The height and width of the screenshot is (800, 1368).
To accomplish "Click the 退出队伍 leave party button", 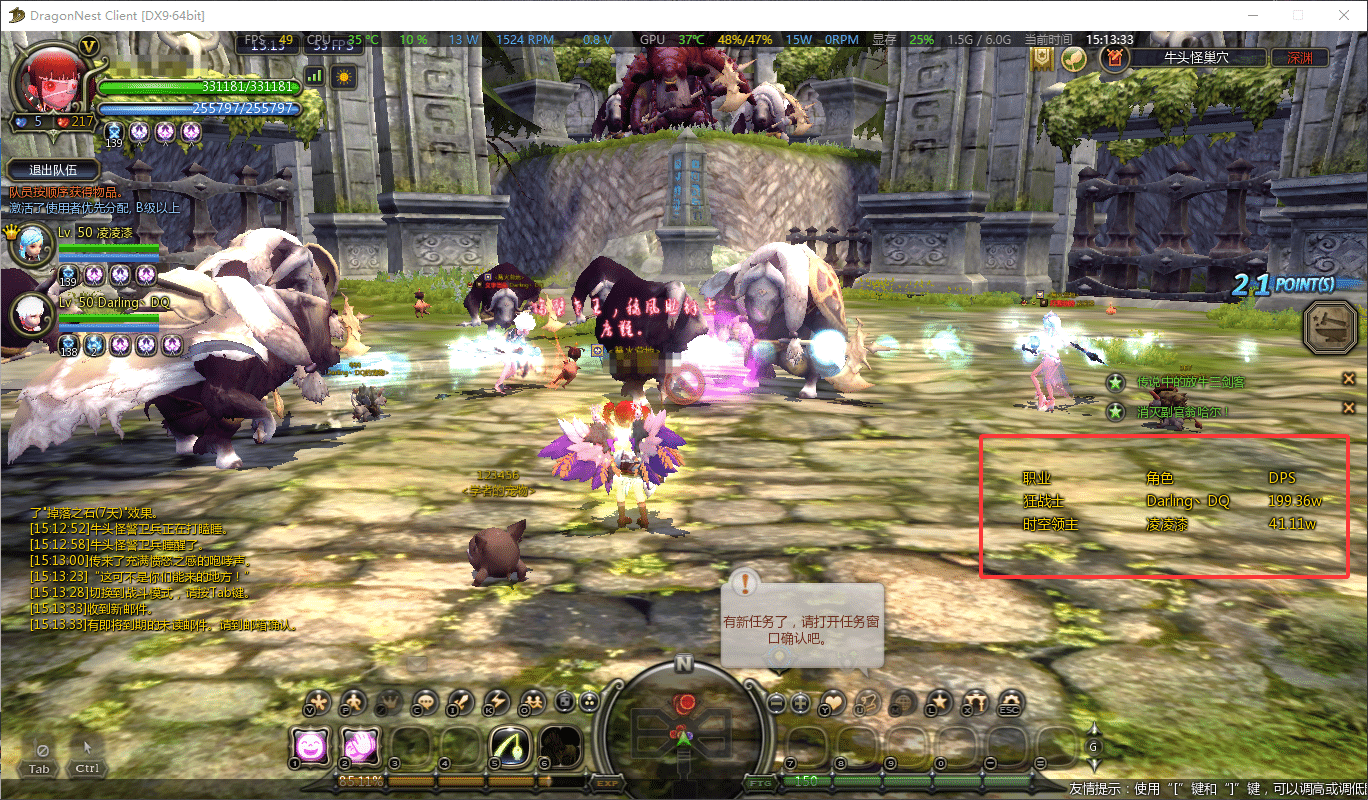I will point(54,170).
